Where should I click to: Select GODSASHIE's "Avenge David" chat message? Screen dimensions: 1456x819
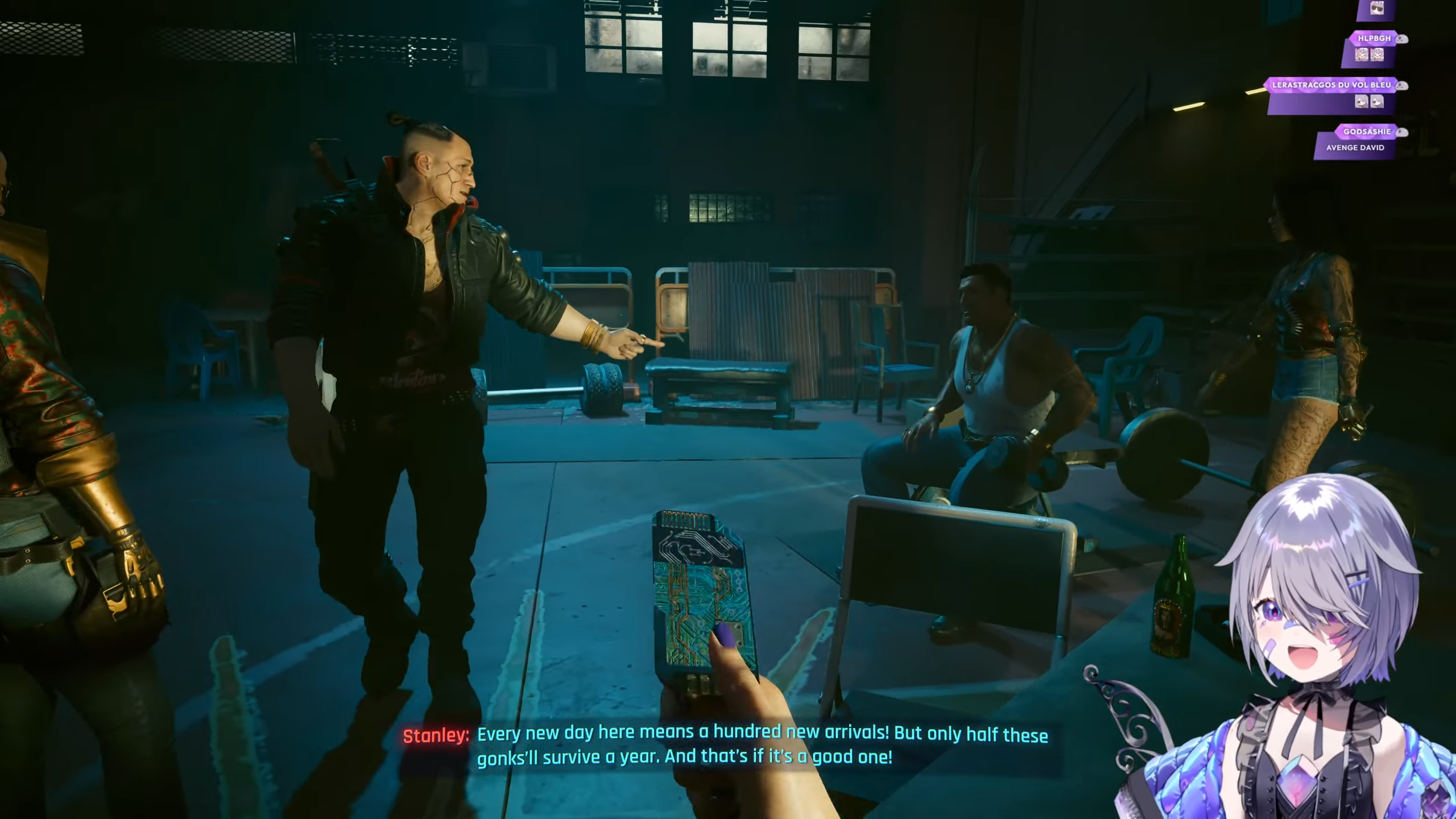[x=1355, y=148]
